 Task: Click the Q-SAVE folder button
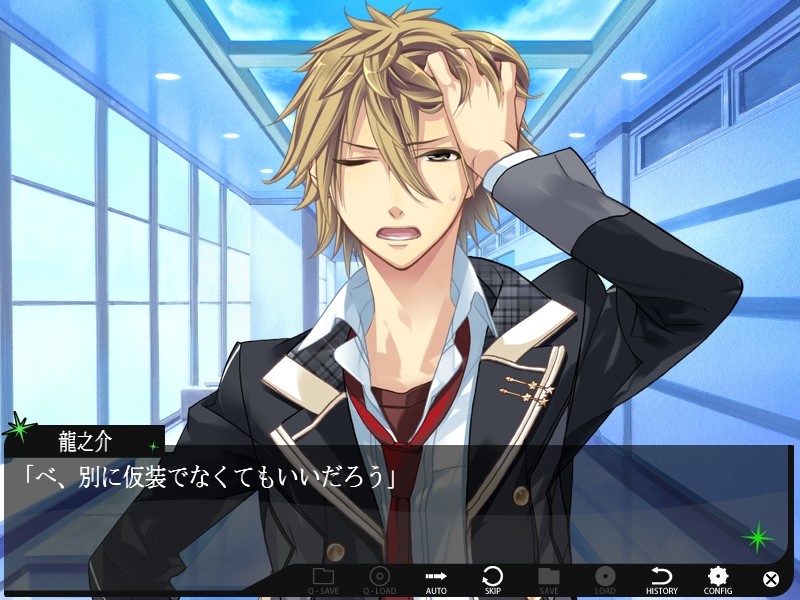click(x=323, y=579)
